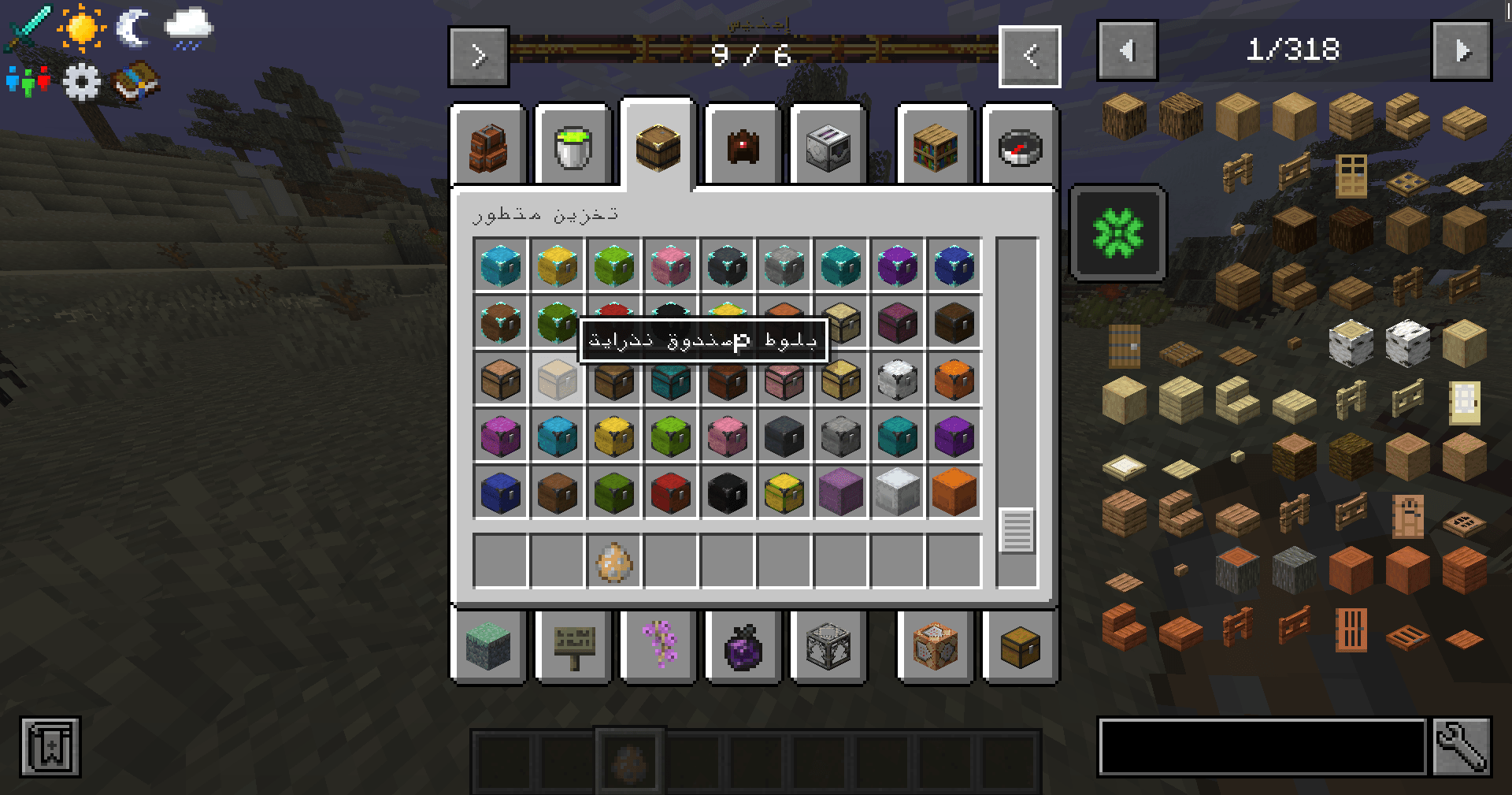Open the wooden sign creative tab

pyautogui.click(x=573, y=646)
